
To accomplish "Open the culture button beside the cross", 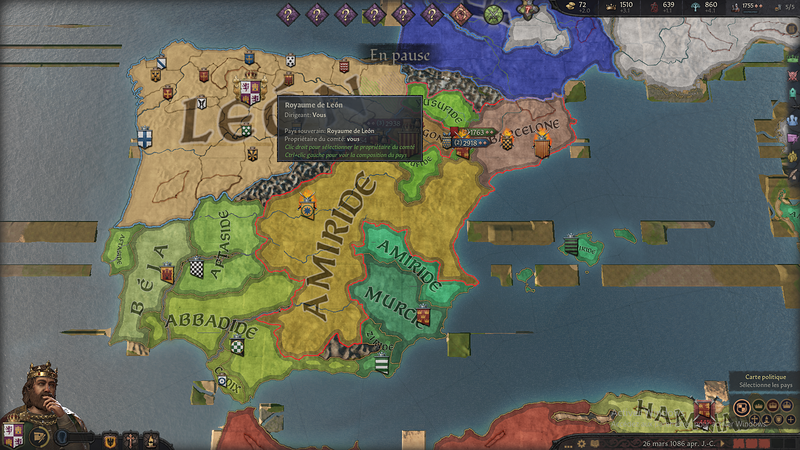I will tap(151, 438).
